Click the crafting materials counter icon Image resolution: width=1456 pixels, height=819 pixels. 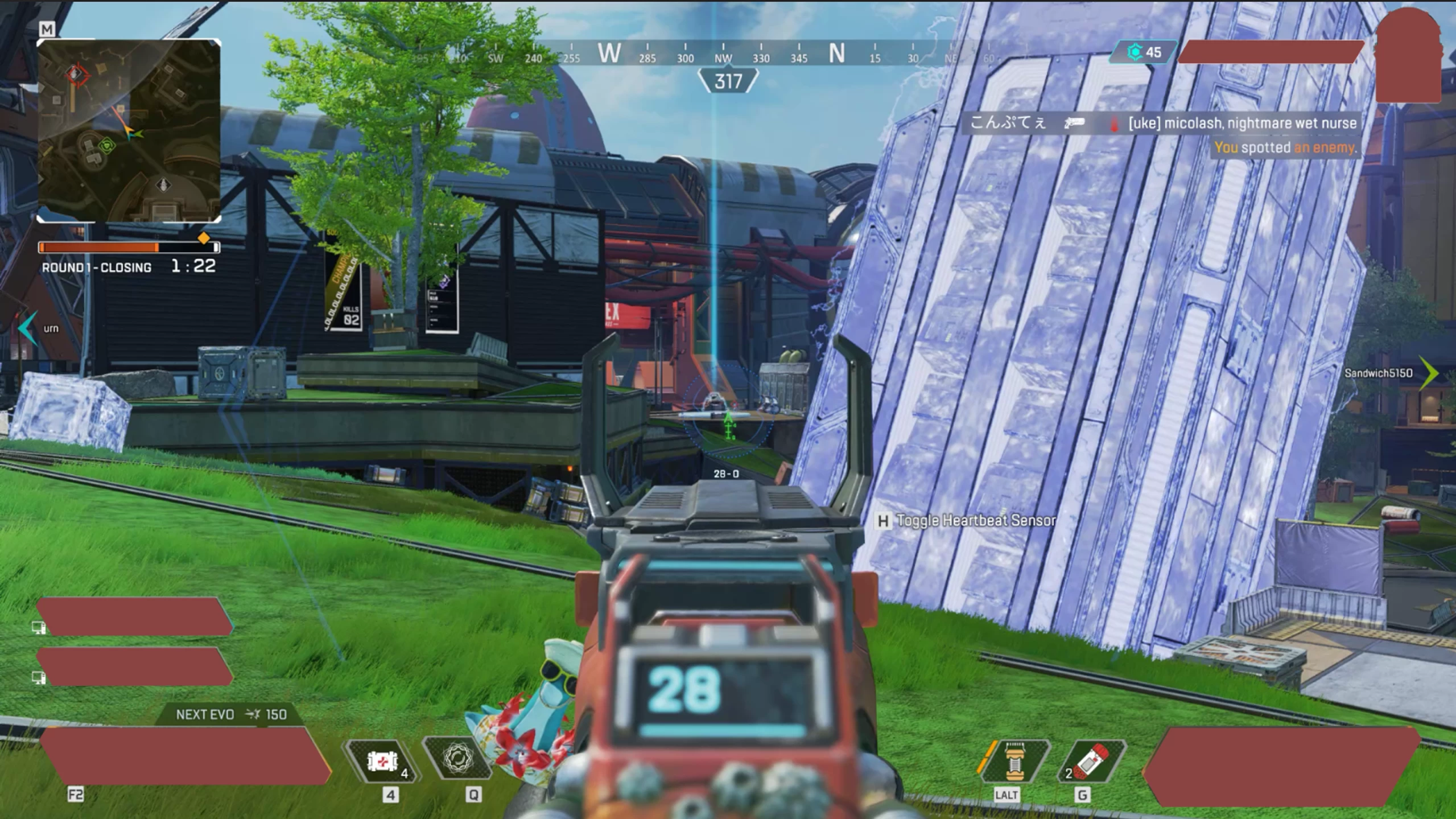point(1135,52)
